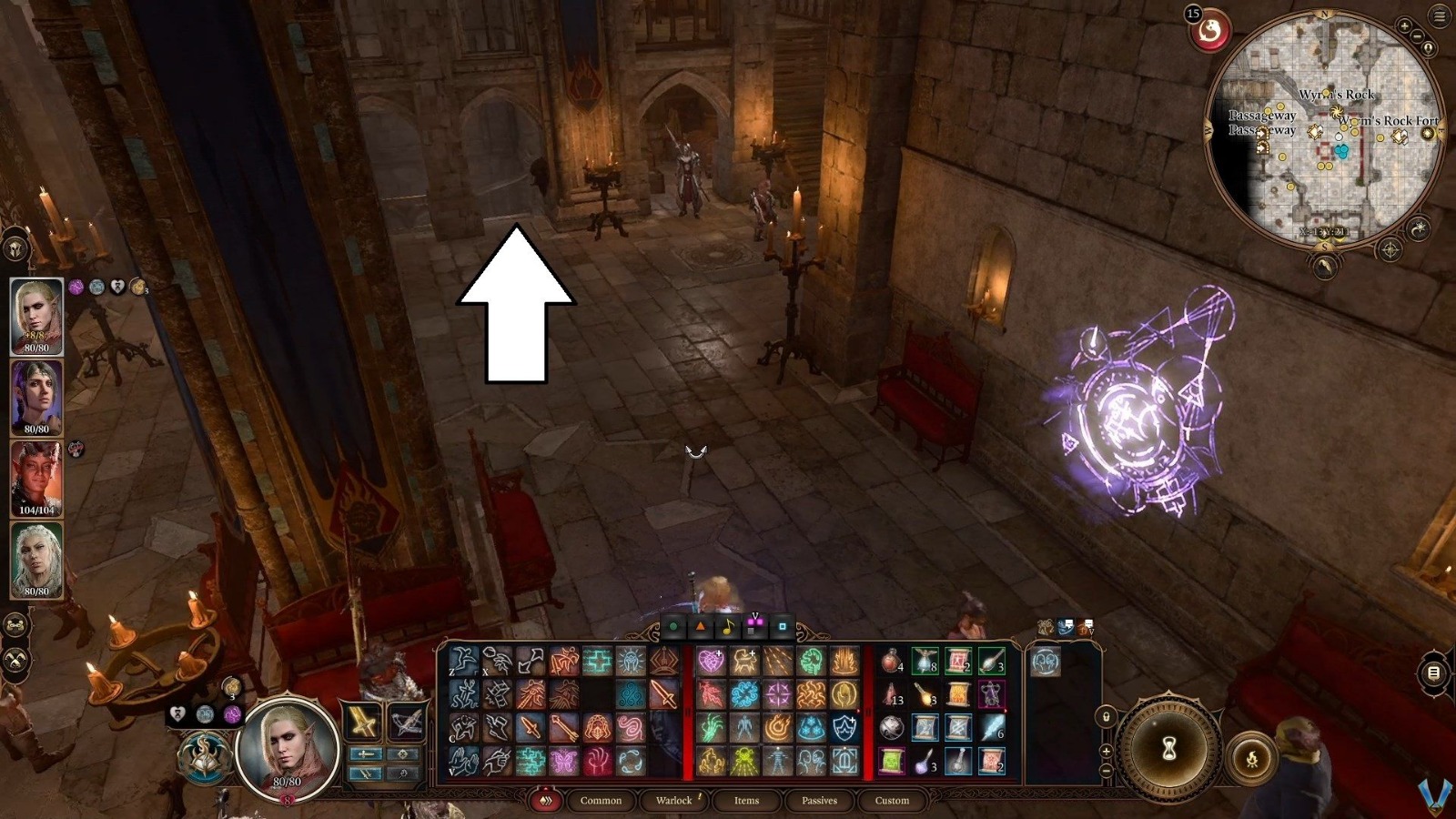Switch to the Items hotbar tab
Screen dimensions: 1456x819
tap(745, 801)
